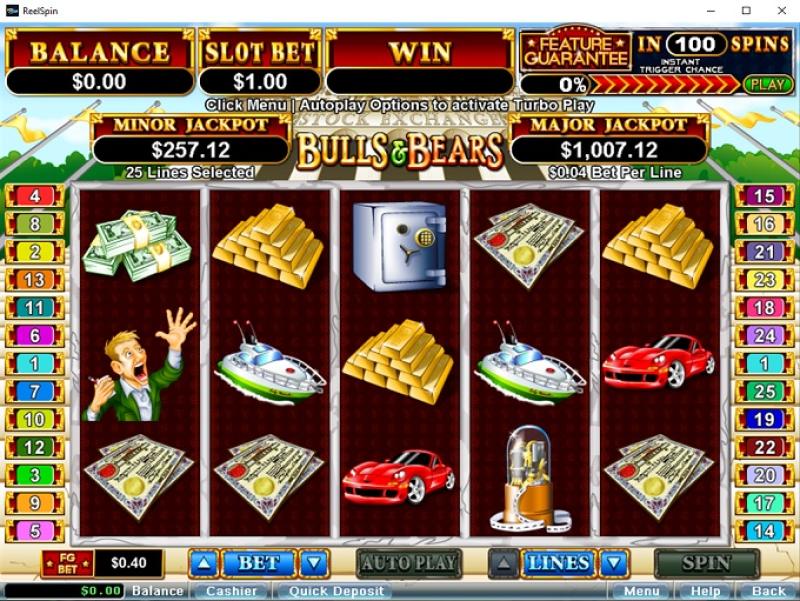Go Back to the lobby
Image resolution: width=800 pixels, height=601 pixels.
tap(768, 591)
